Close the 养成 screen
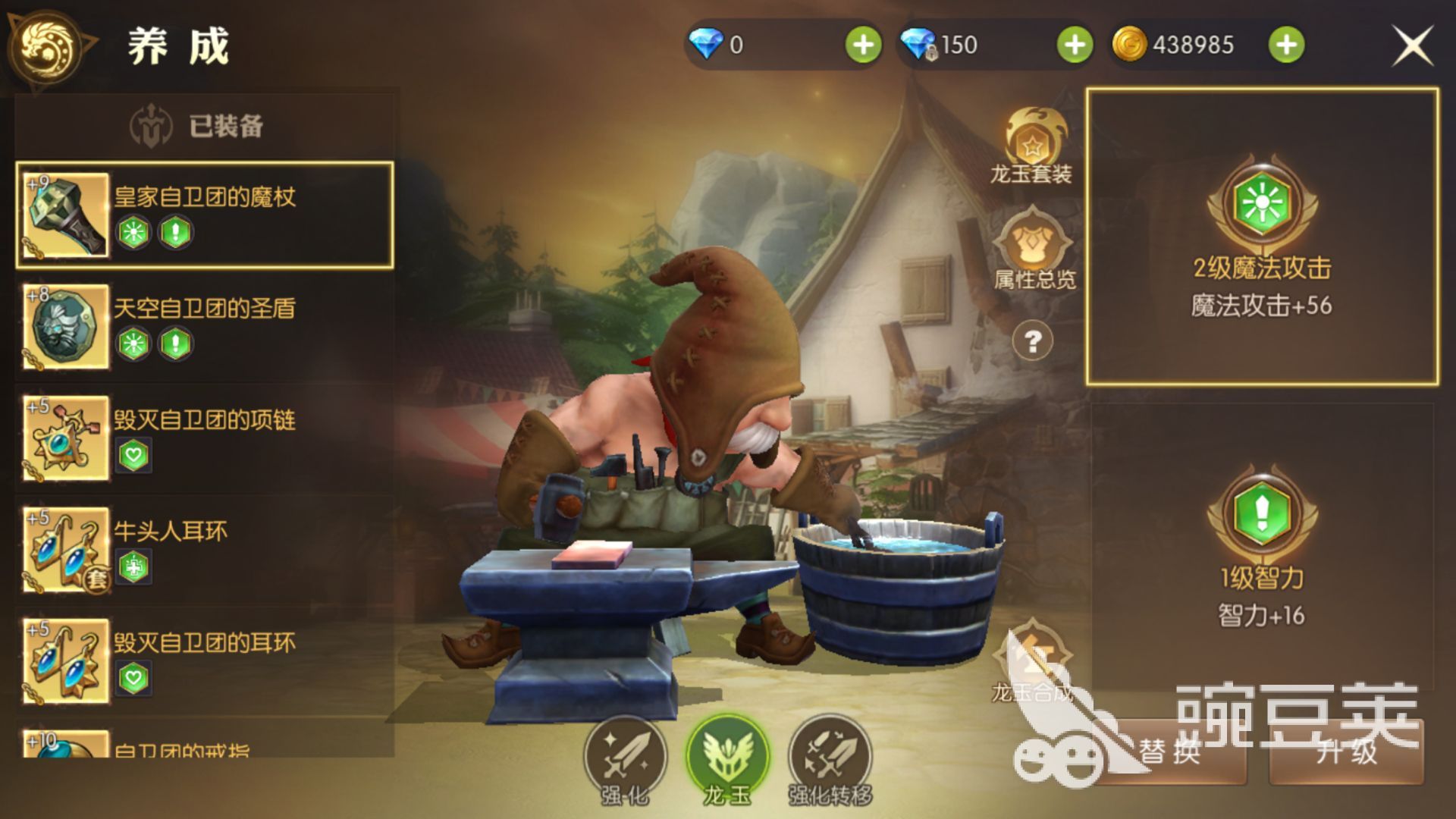This screenshot has width=1456, height=819. [1412, 45]
